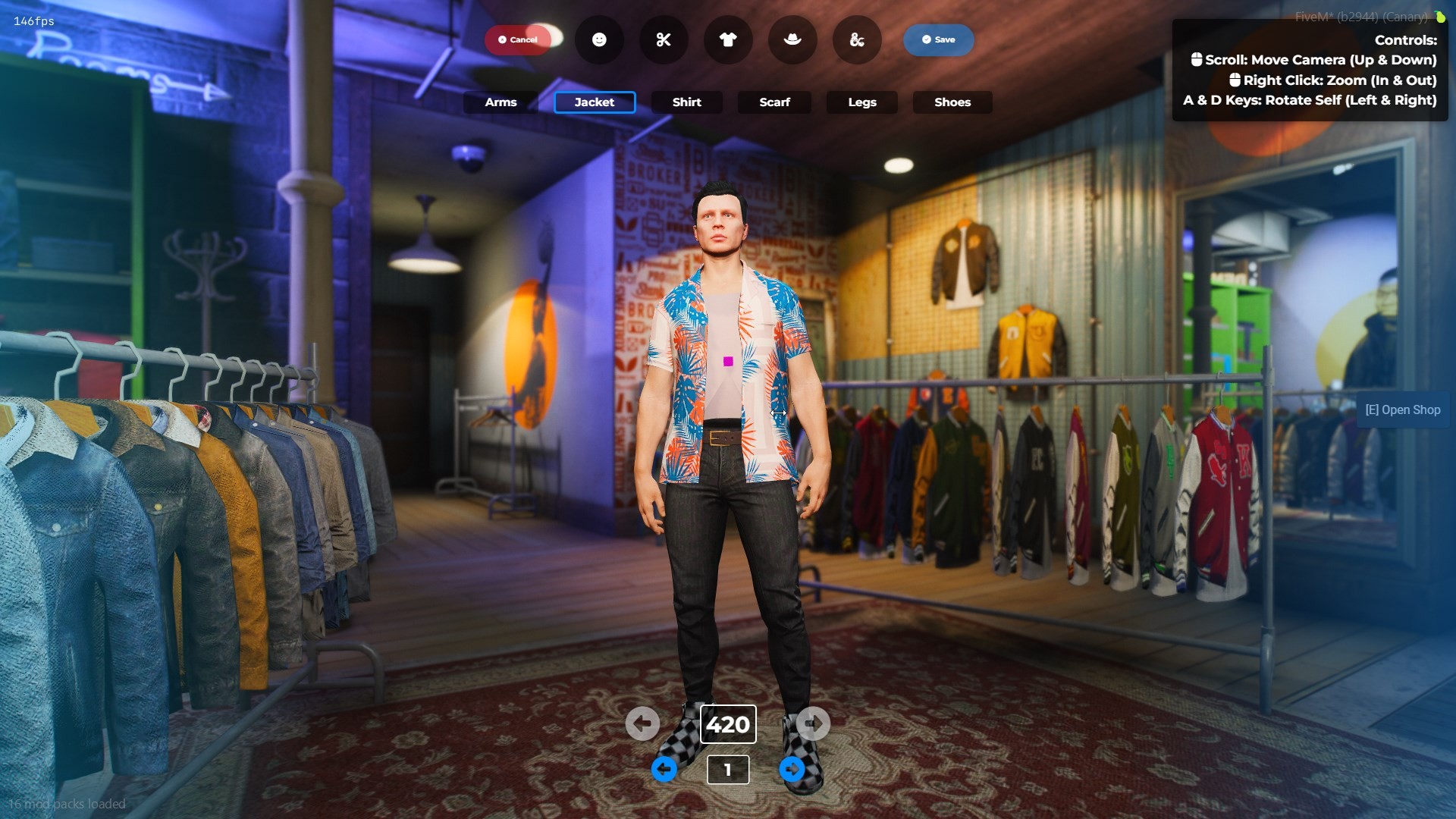Click left arrow to browse previous jacket
1456x819 pixels.
click(642, 723)
